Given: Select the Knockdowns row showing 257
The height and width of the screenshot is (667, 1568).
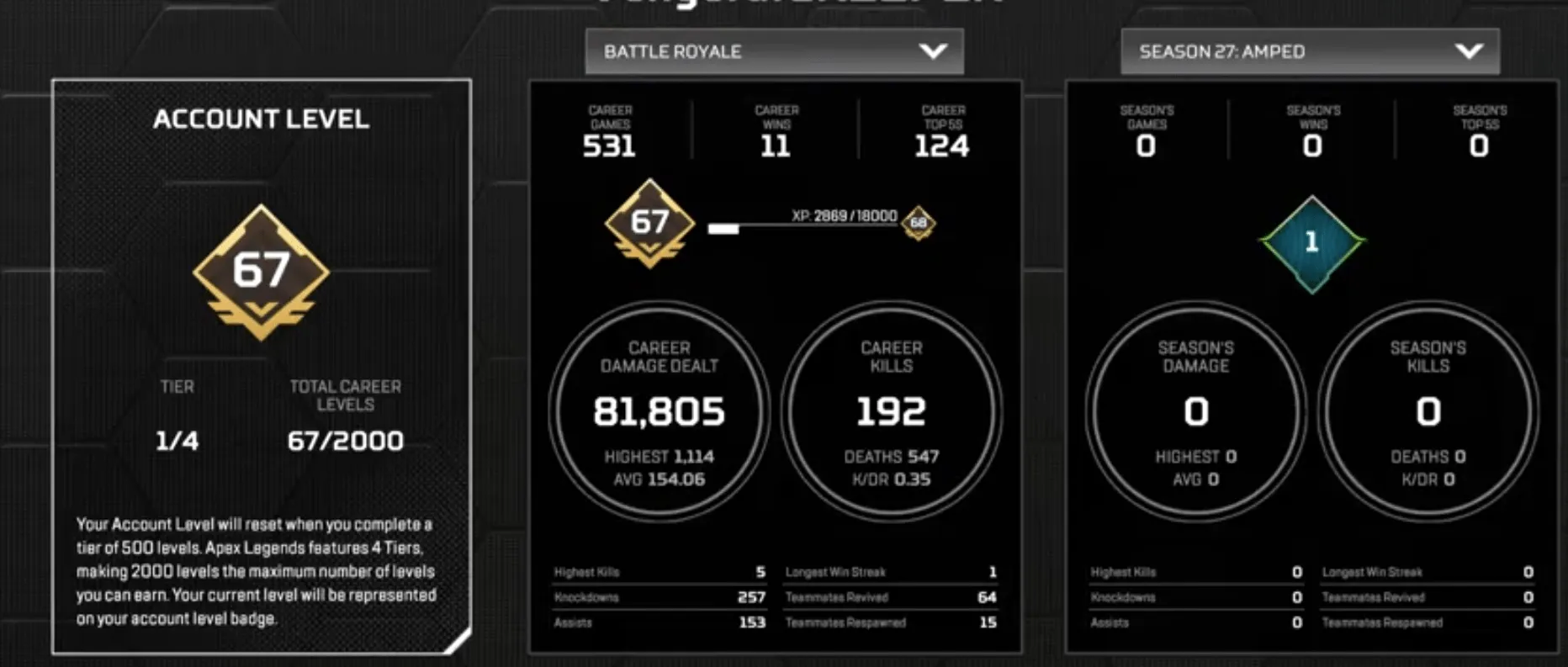Looking at the screenshot, I should 660,597.
